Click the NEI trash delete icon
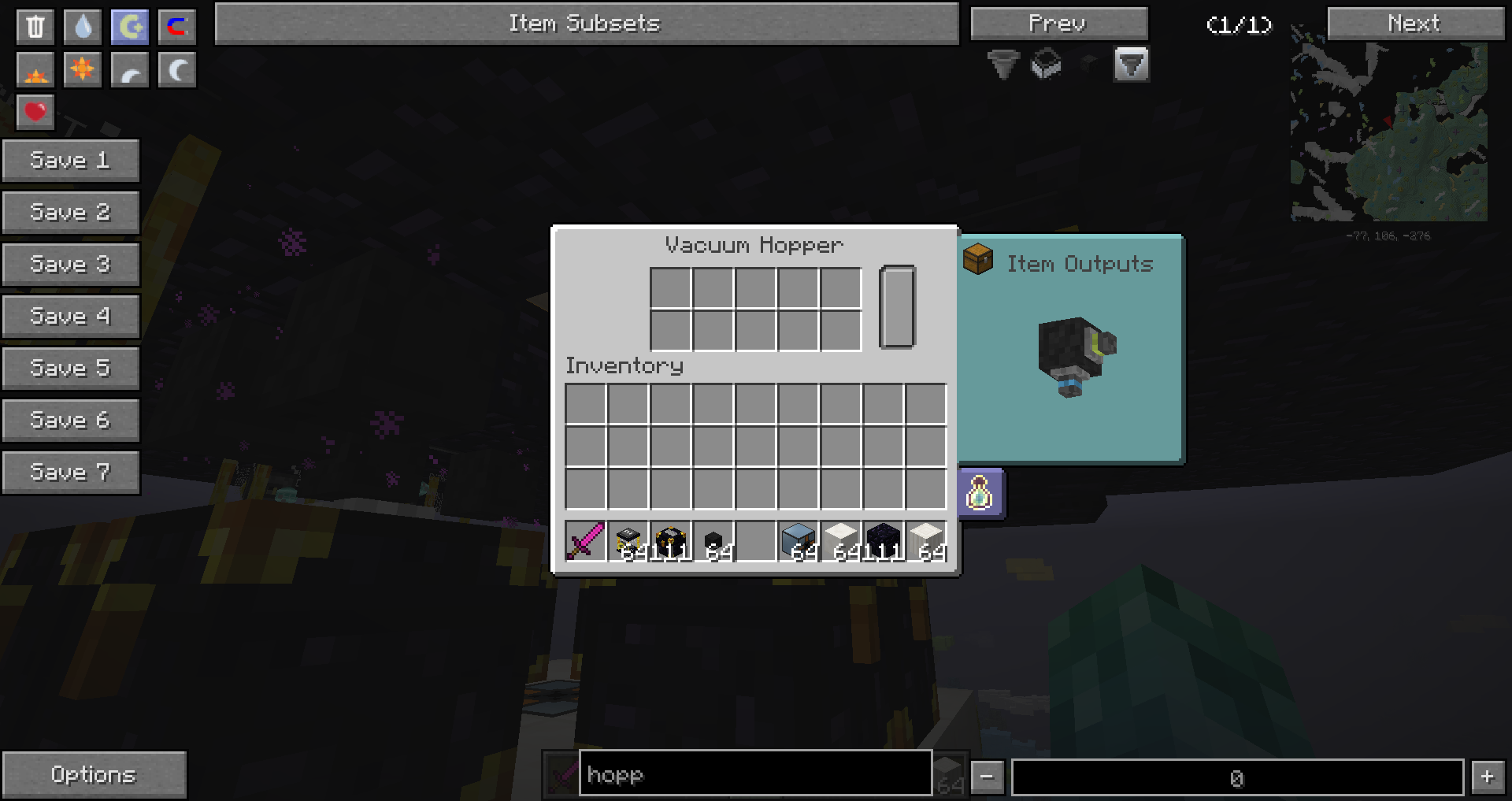 click(35, 25)
